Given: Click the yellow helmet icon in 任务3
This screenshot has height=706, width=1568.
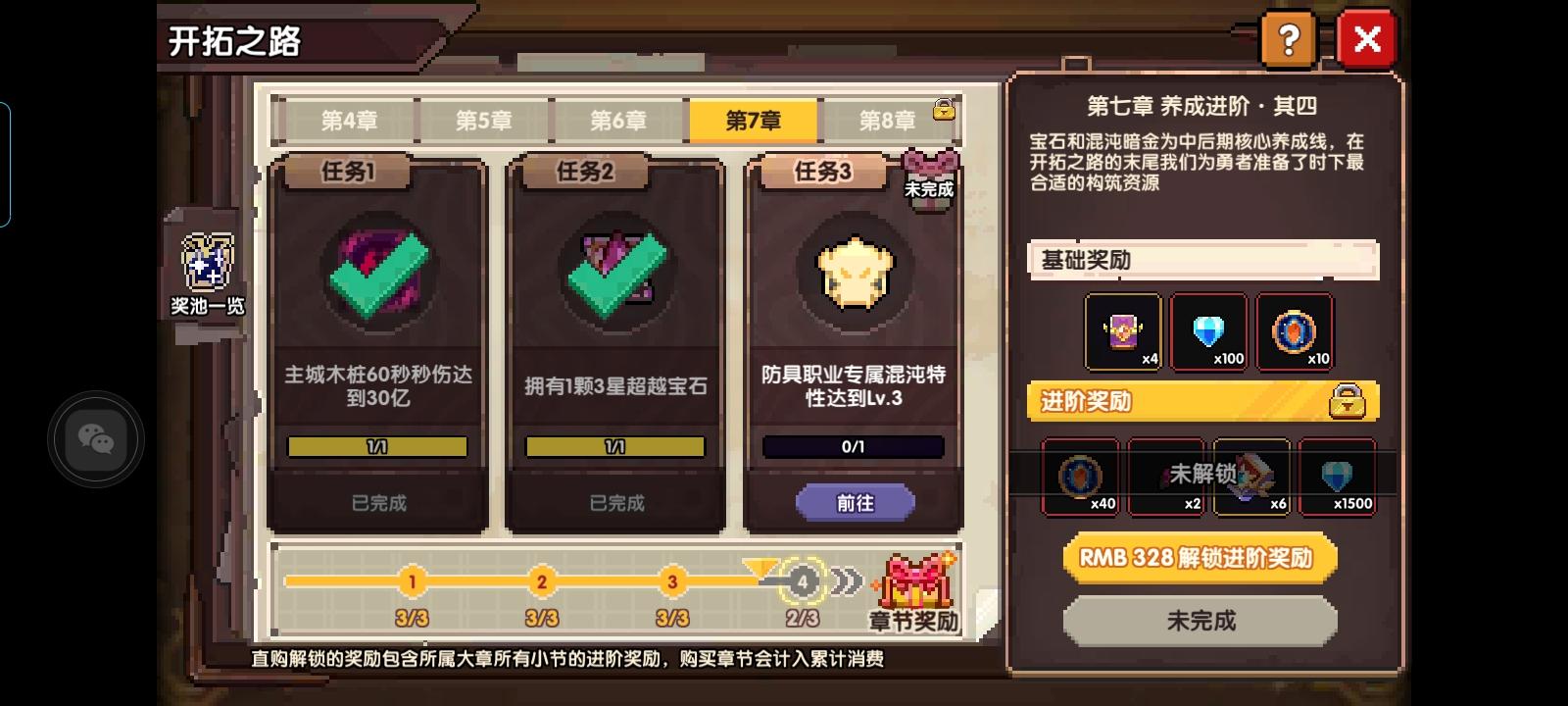Looking at the screenshot, I should coord(853,275).
